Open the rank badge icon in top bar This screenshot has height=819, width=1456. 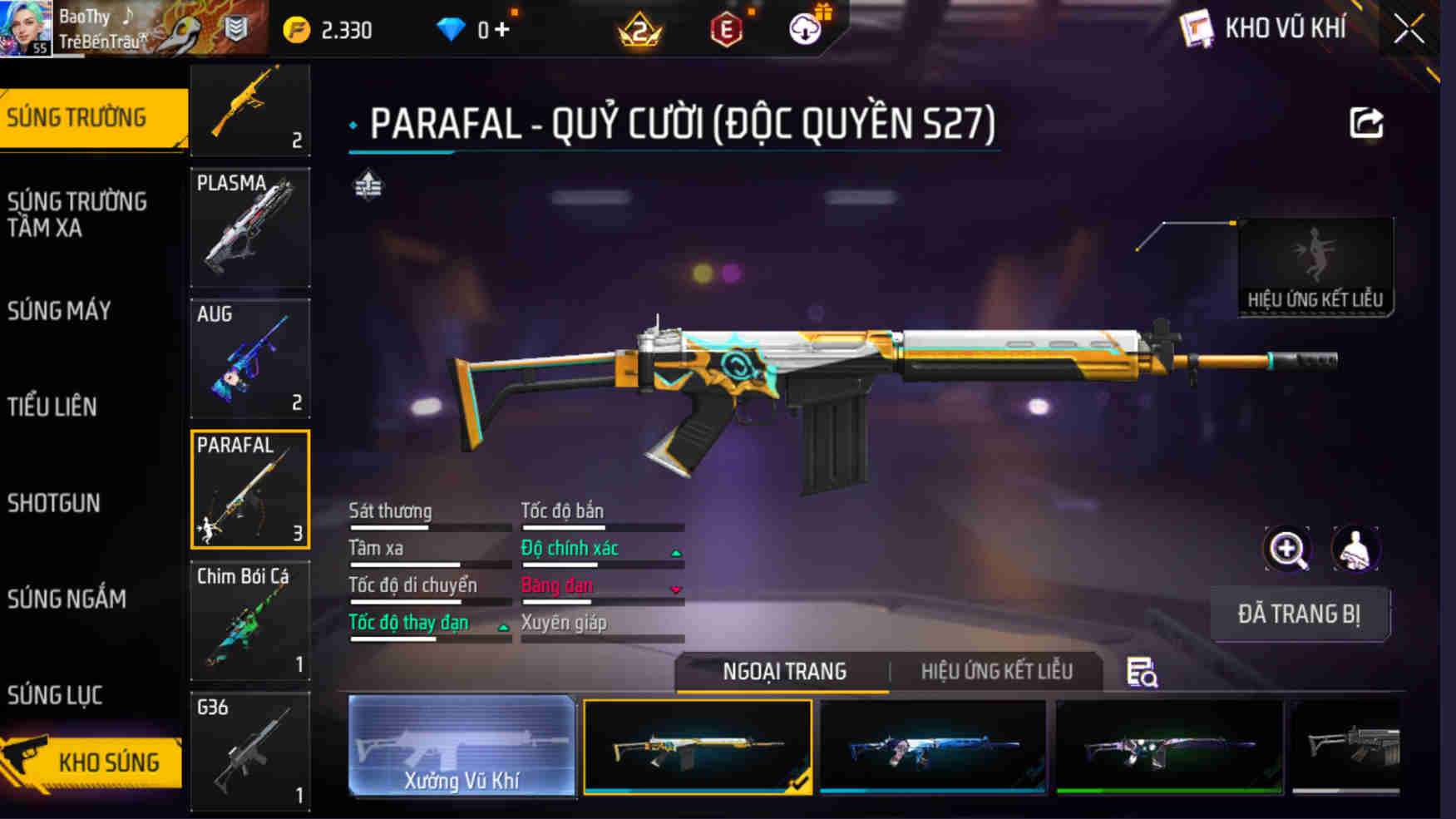click(638, 27)
